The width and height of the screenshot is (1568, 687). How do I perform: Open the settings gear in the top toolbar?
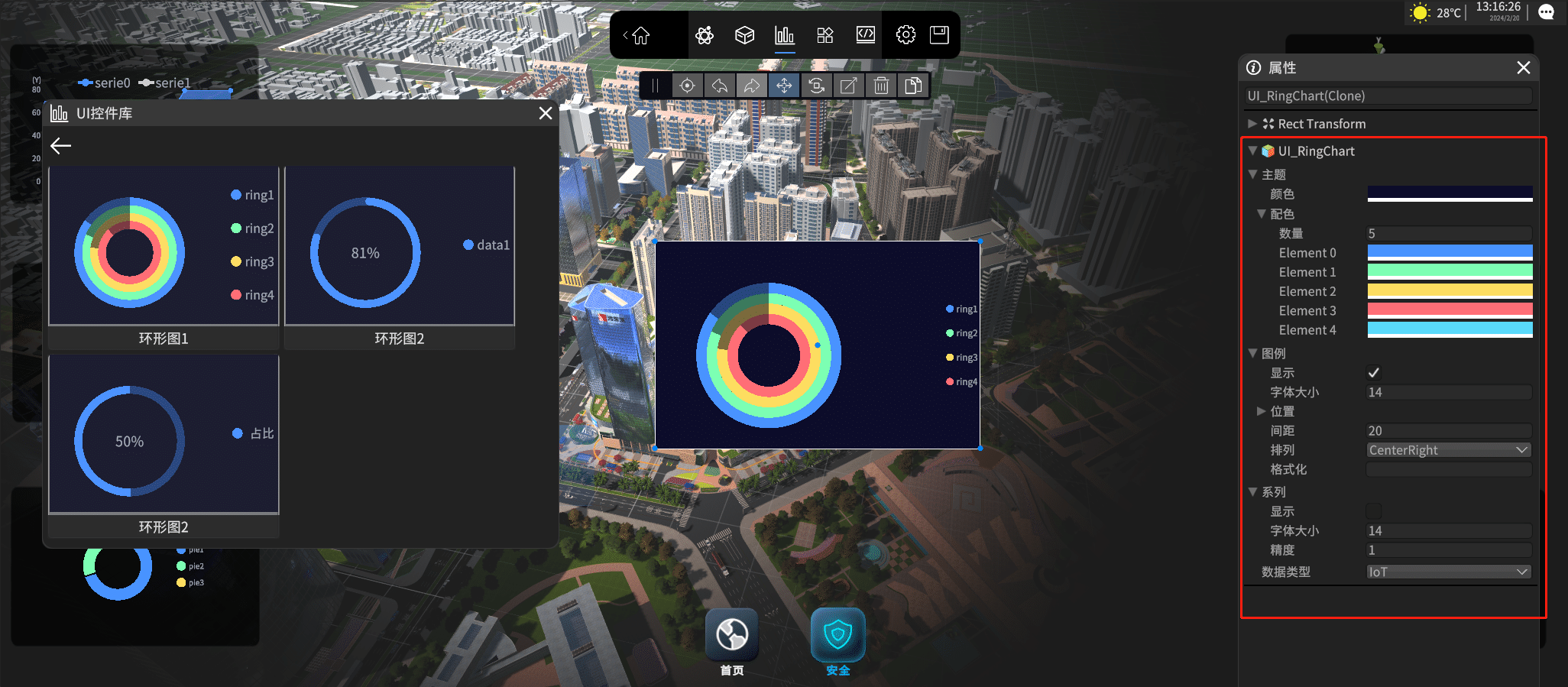click(905, 35)
